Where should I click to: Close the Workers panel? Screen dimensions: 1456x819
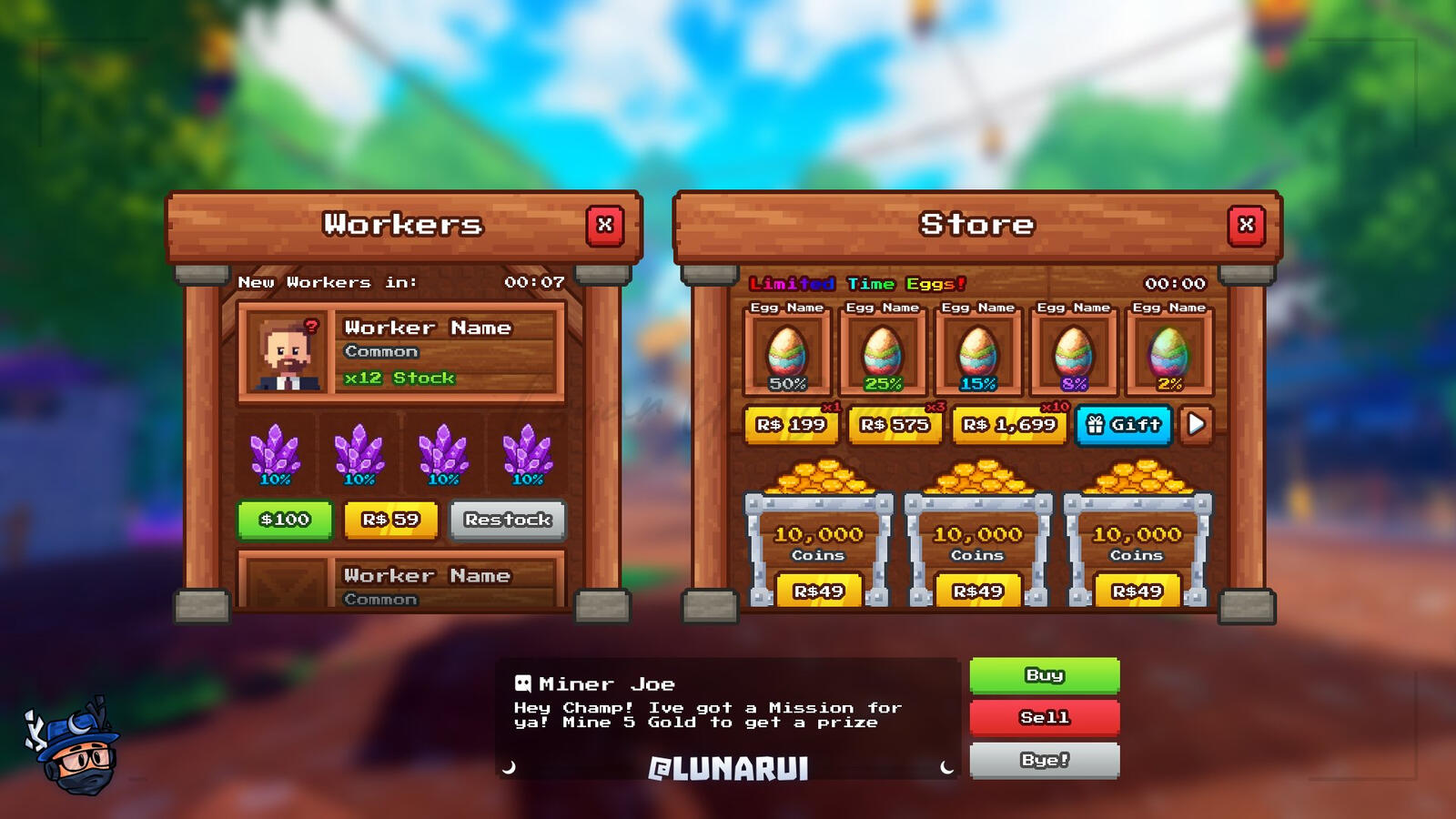pos(603,226)
